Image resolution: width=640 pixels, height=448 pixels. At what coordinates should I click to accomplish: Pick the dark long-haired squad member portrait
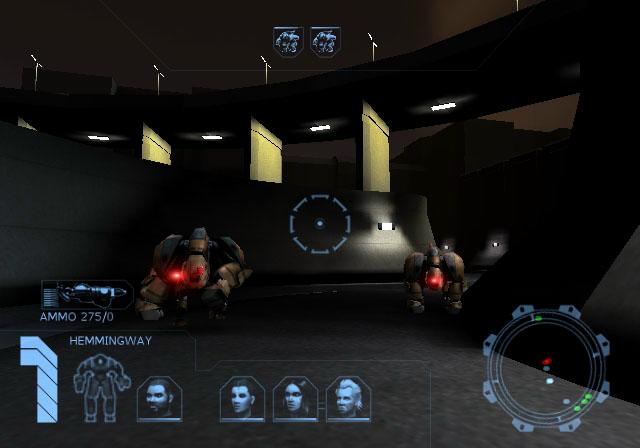(x=295, y=398)
